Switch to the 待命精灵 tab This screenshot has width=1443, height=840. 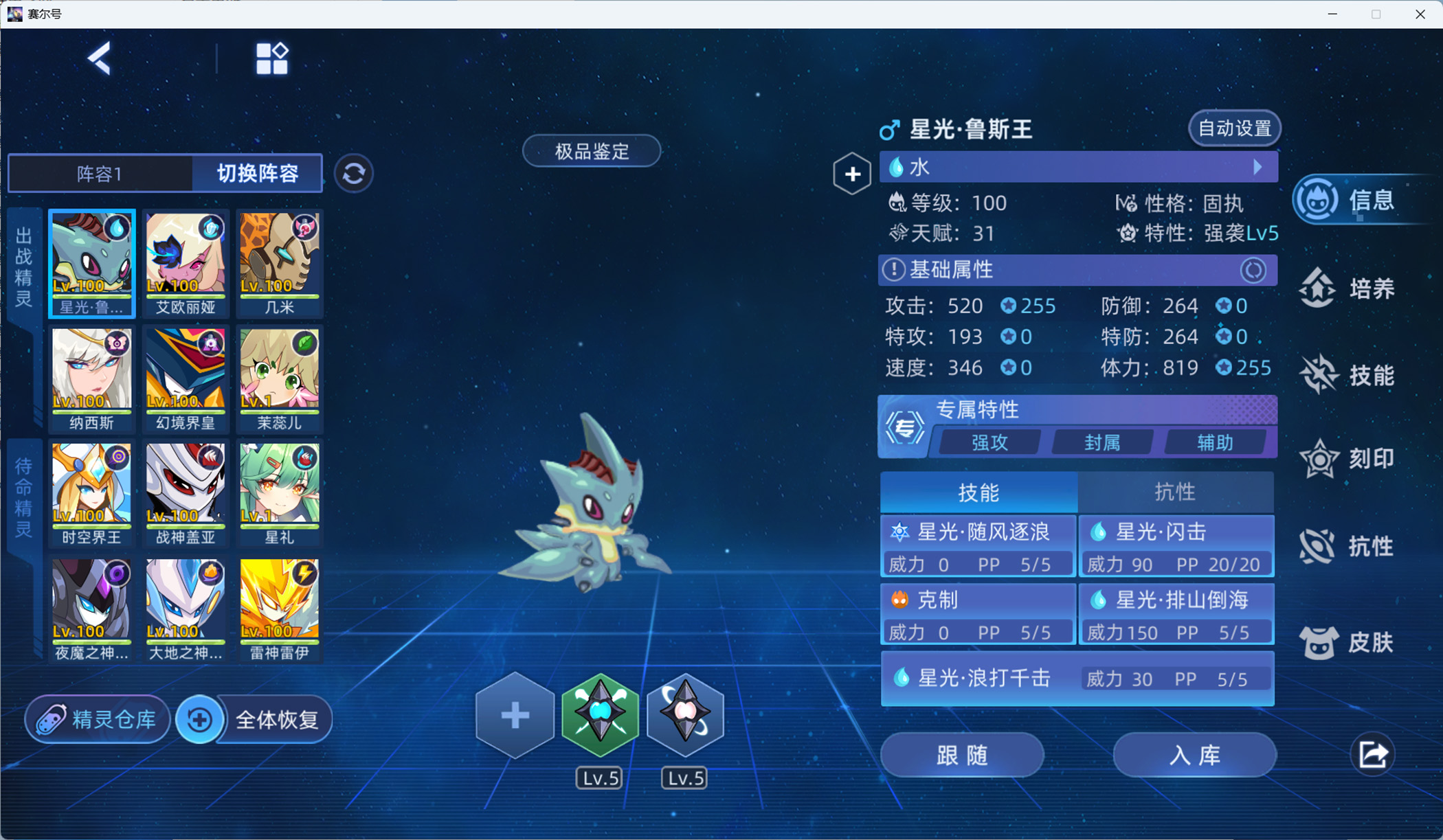tap(23, 492)
